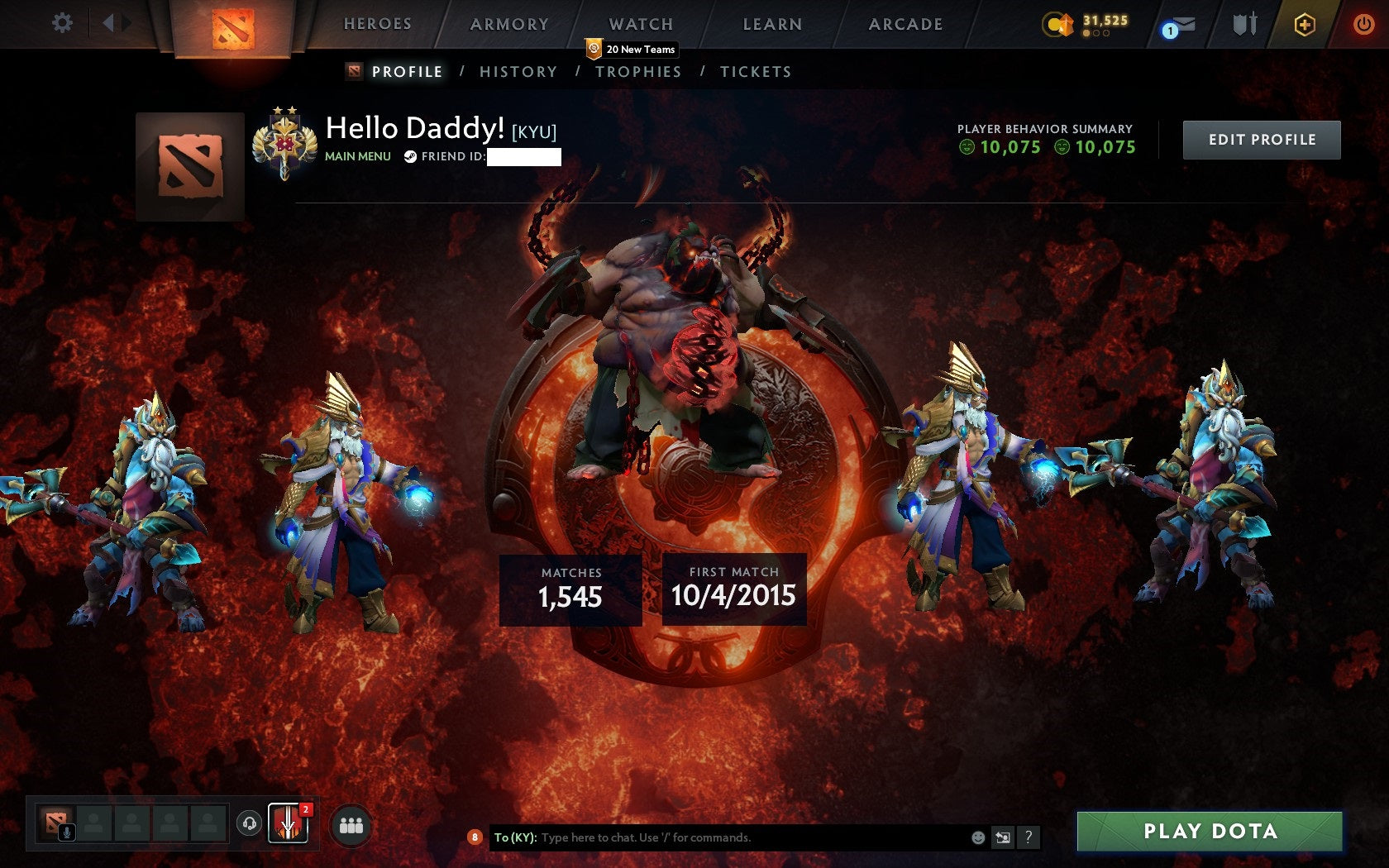Switch to the History tab
1389x868 pixels.
click(518, 72)
